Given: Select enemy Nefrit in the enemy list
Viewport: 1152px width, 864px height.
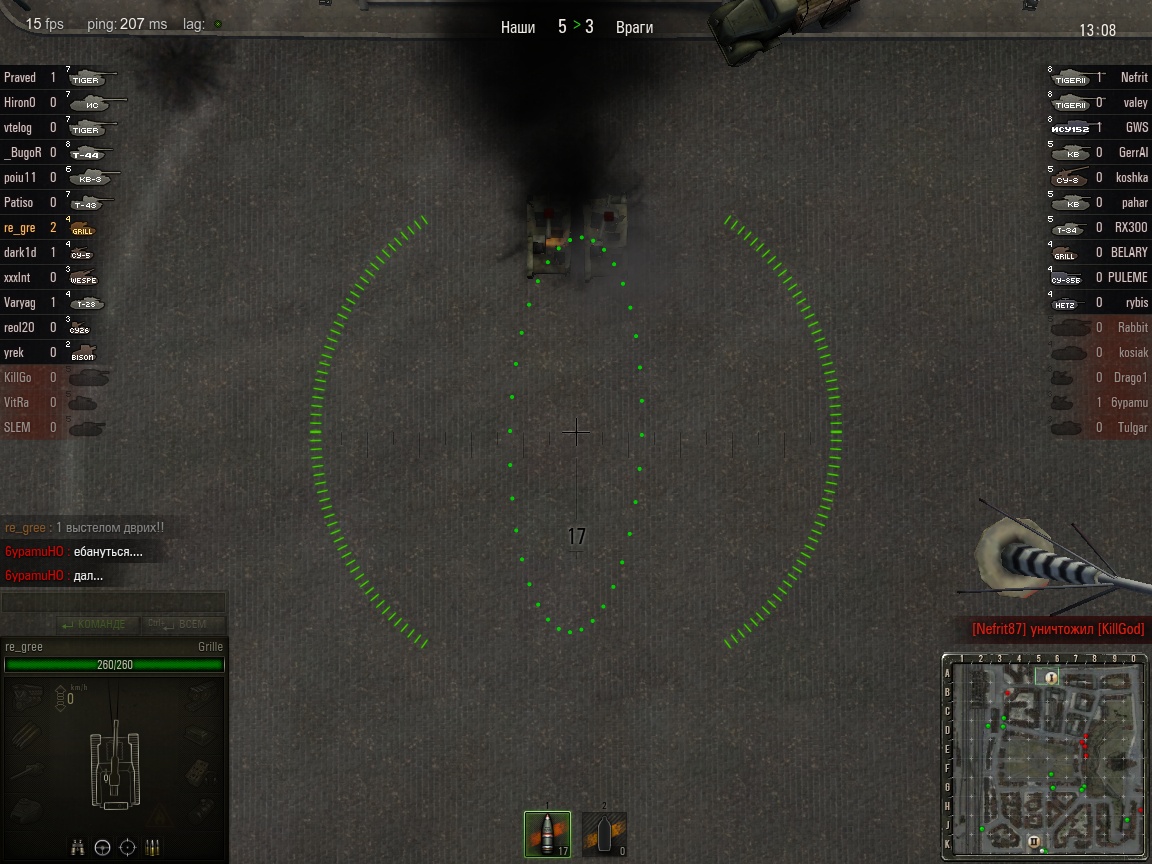Looking at the screenshot, I should click(x=1134, y=77).
